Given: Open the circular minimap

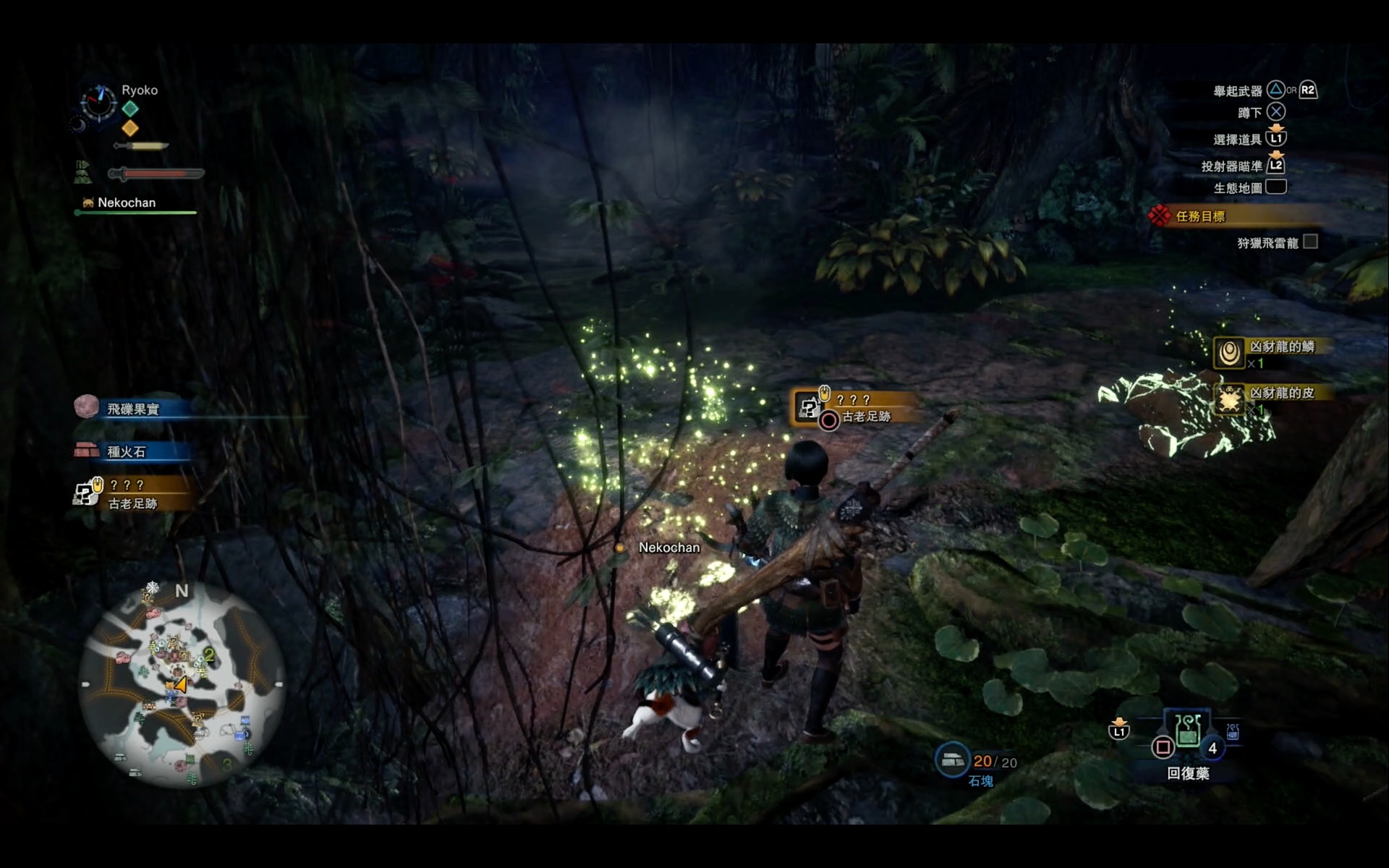Looking at the screenshot, I should (x=181, y=684).
